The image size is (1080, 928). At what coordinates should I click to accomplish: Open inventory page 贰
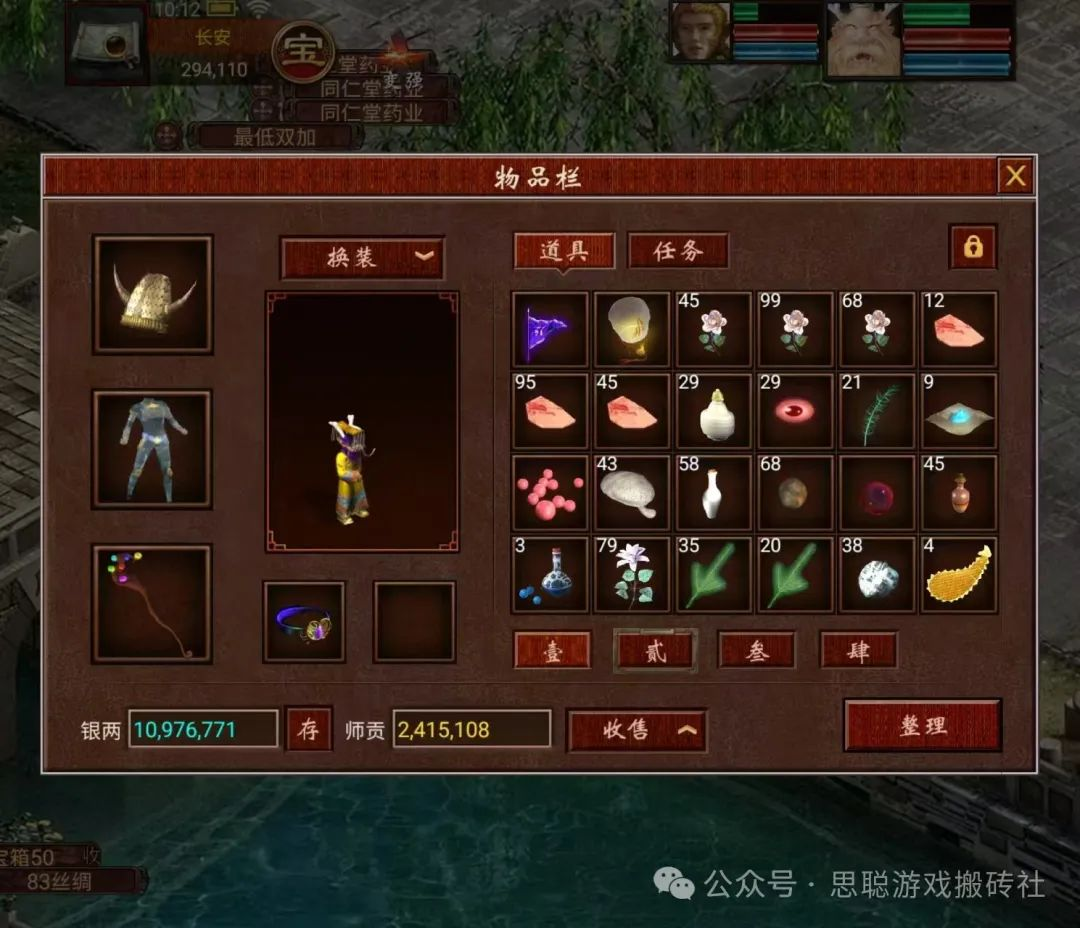(x=655, y=651)
